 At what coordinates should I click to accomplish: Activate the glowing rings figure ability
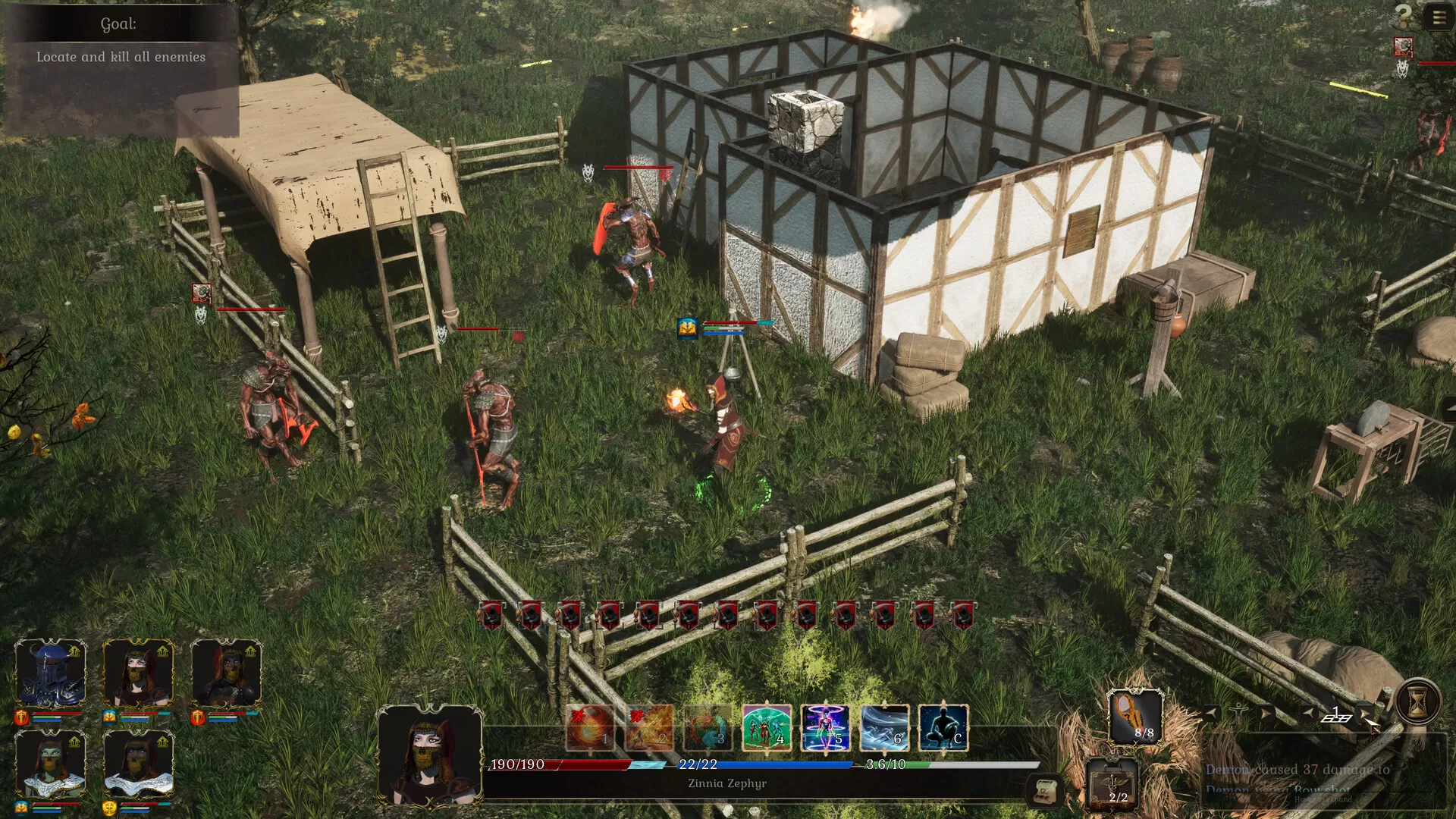[x=825, y=728]
